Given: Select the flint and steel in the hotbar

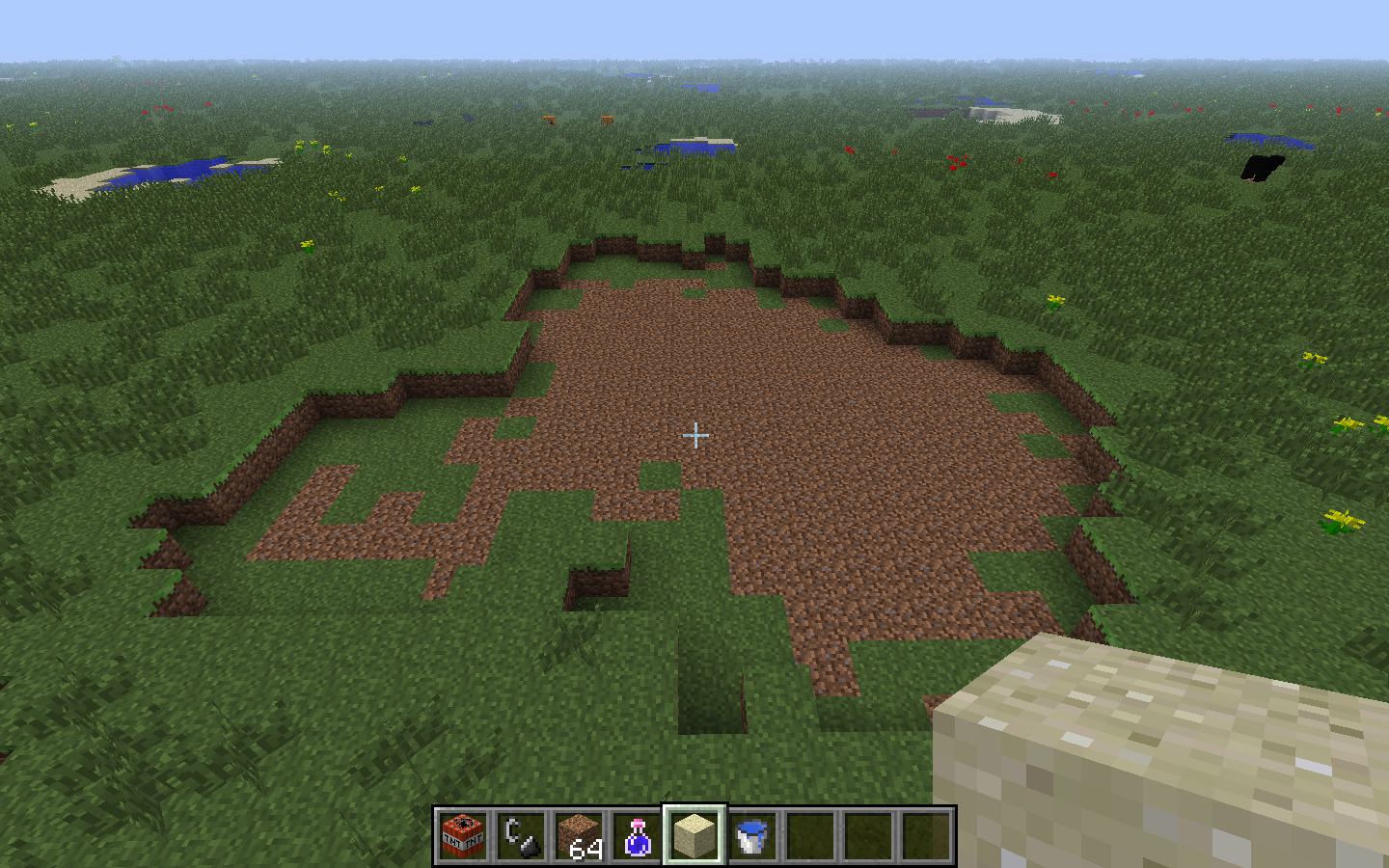Looking at the screenshot, I should [x=521, y=837].
